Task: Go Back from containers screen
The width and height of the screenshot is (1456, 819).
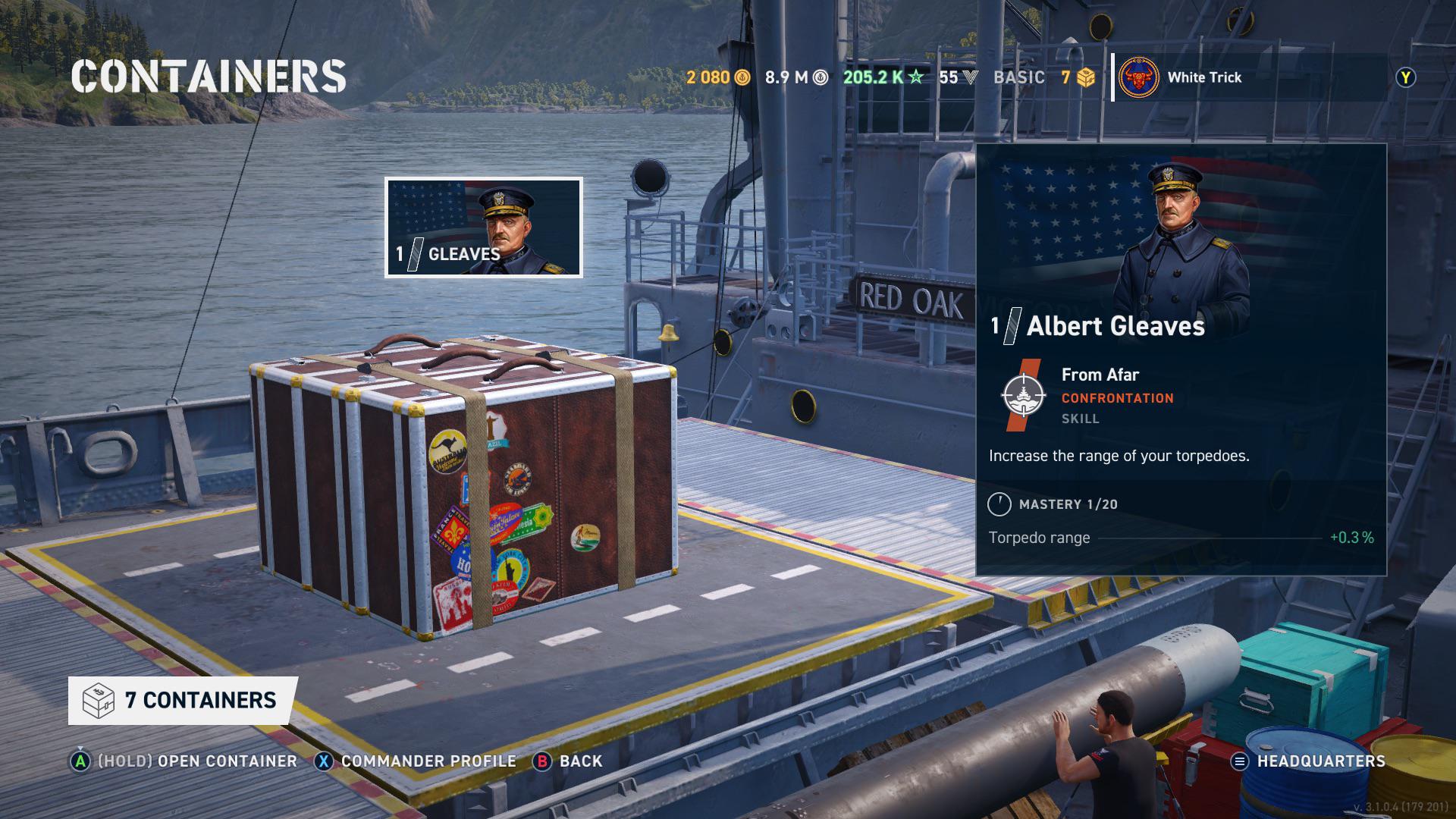Action: pyautogui.click(x=568, y=761)
